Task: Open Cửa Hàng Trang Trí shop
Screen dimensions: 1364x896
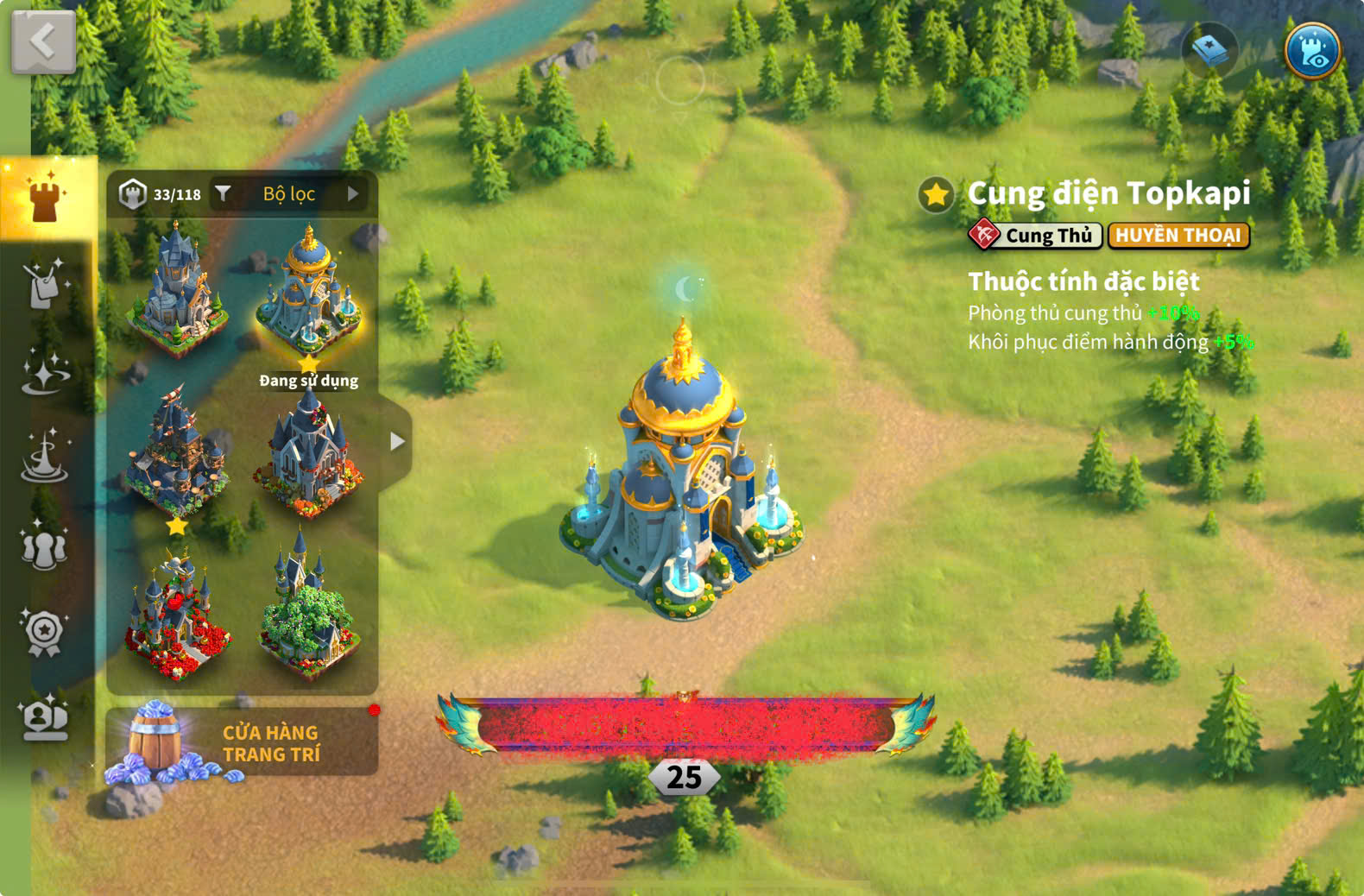Action: 242,742
